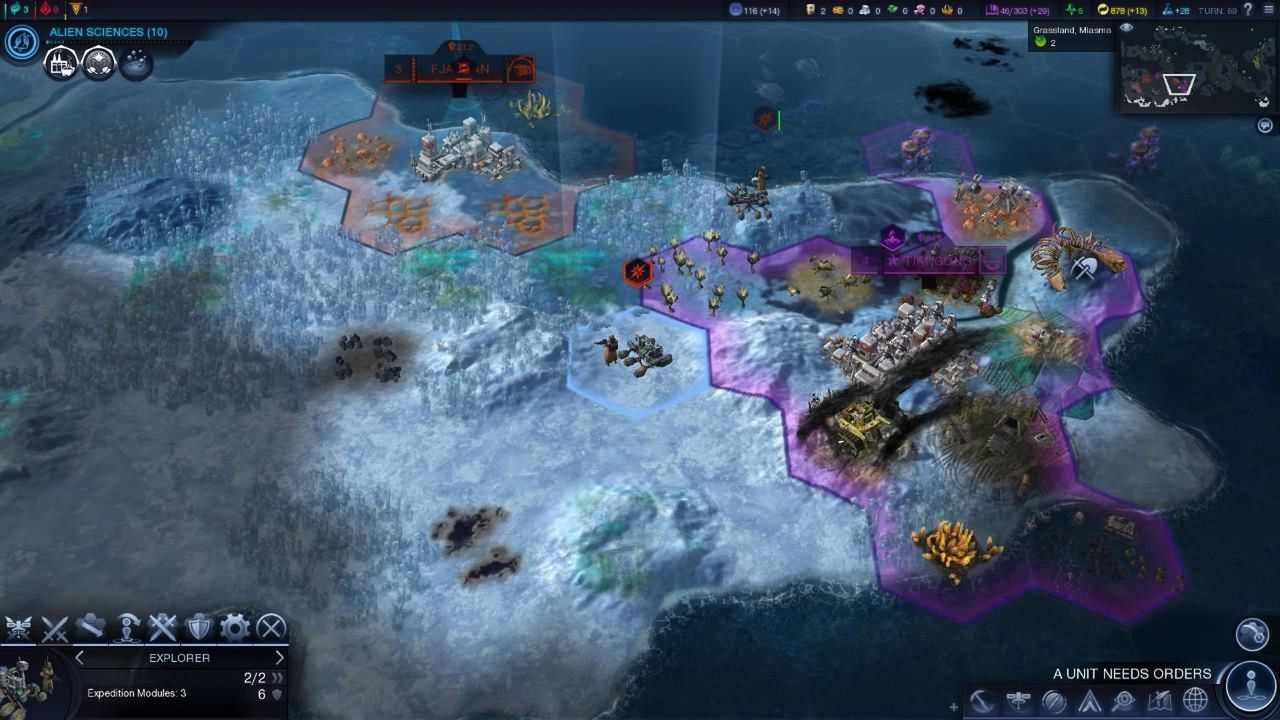Advance to next unit with right arrow
The image size is (1280, 720).
[280, 658]
